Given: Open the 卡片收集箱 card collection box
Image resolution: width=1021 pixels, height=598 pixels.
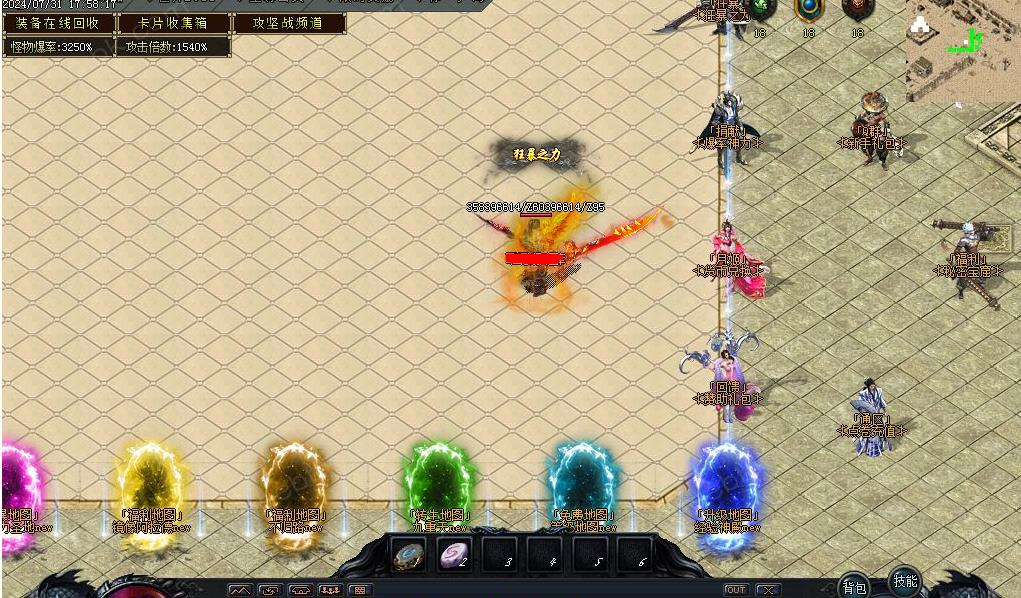Looking at the screenshot, I should pyautogui.click(x=174, y=23).
